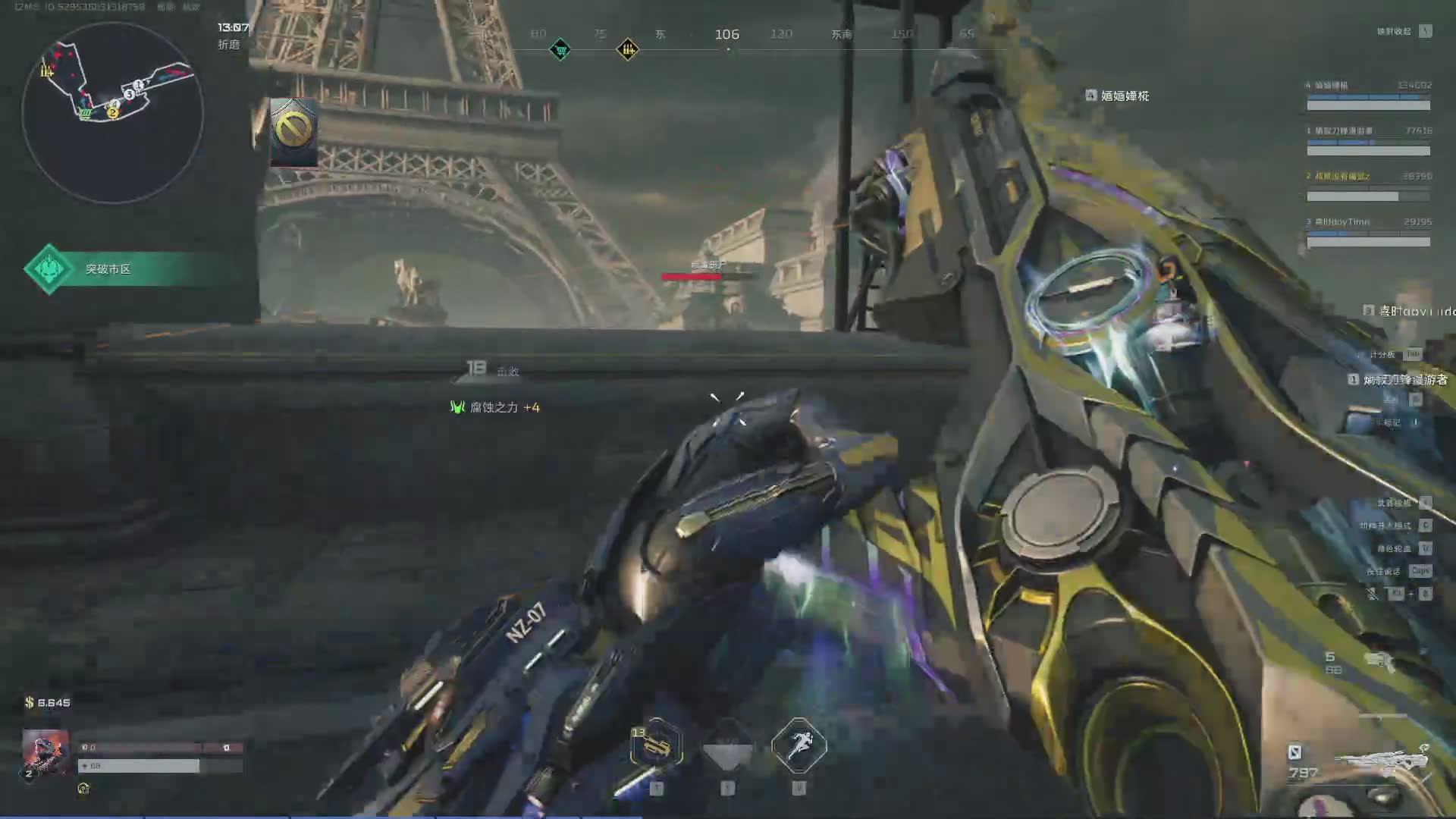Select the 突破市区 objective tracker
Image resolution: width=1456 pixels, height=819 pixels.
106,269
